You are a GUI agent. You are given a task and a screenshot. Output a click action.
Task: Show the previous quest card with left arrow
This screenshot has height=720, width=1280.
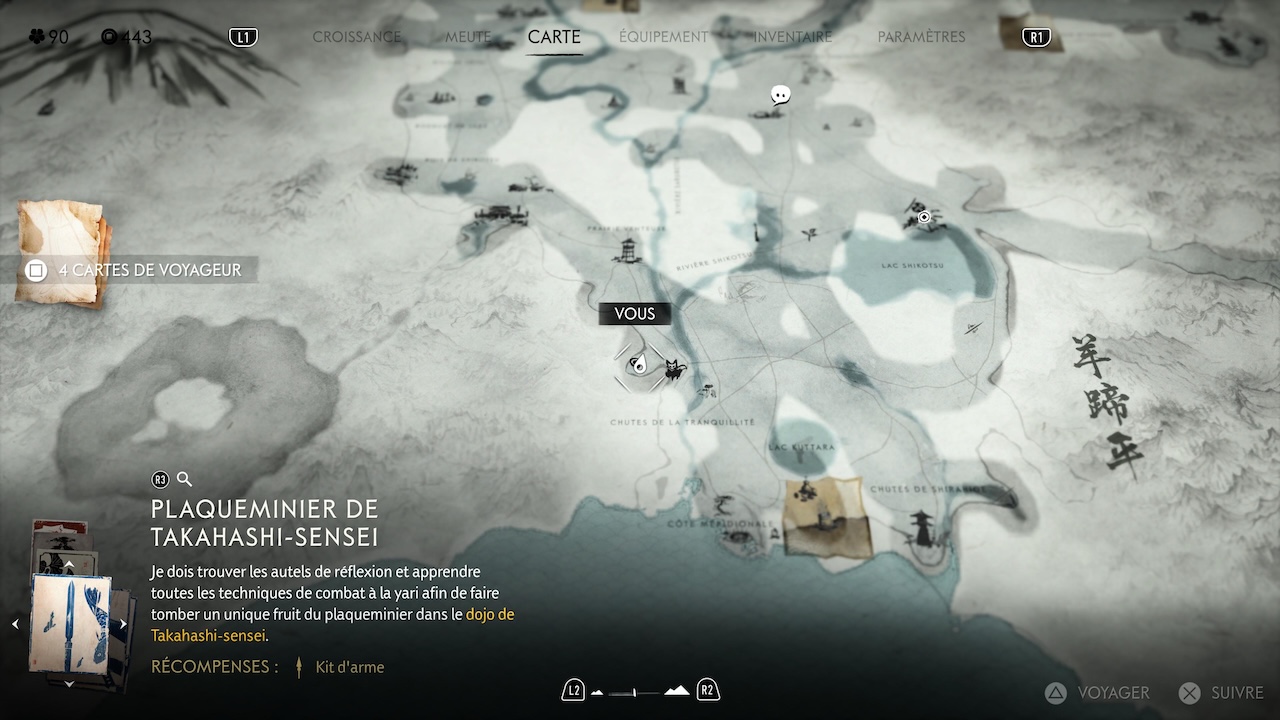tap(15, 624)
